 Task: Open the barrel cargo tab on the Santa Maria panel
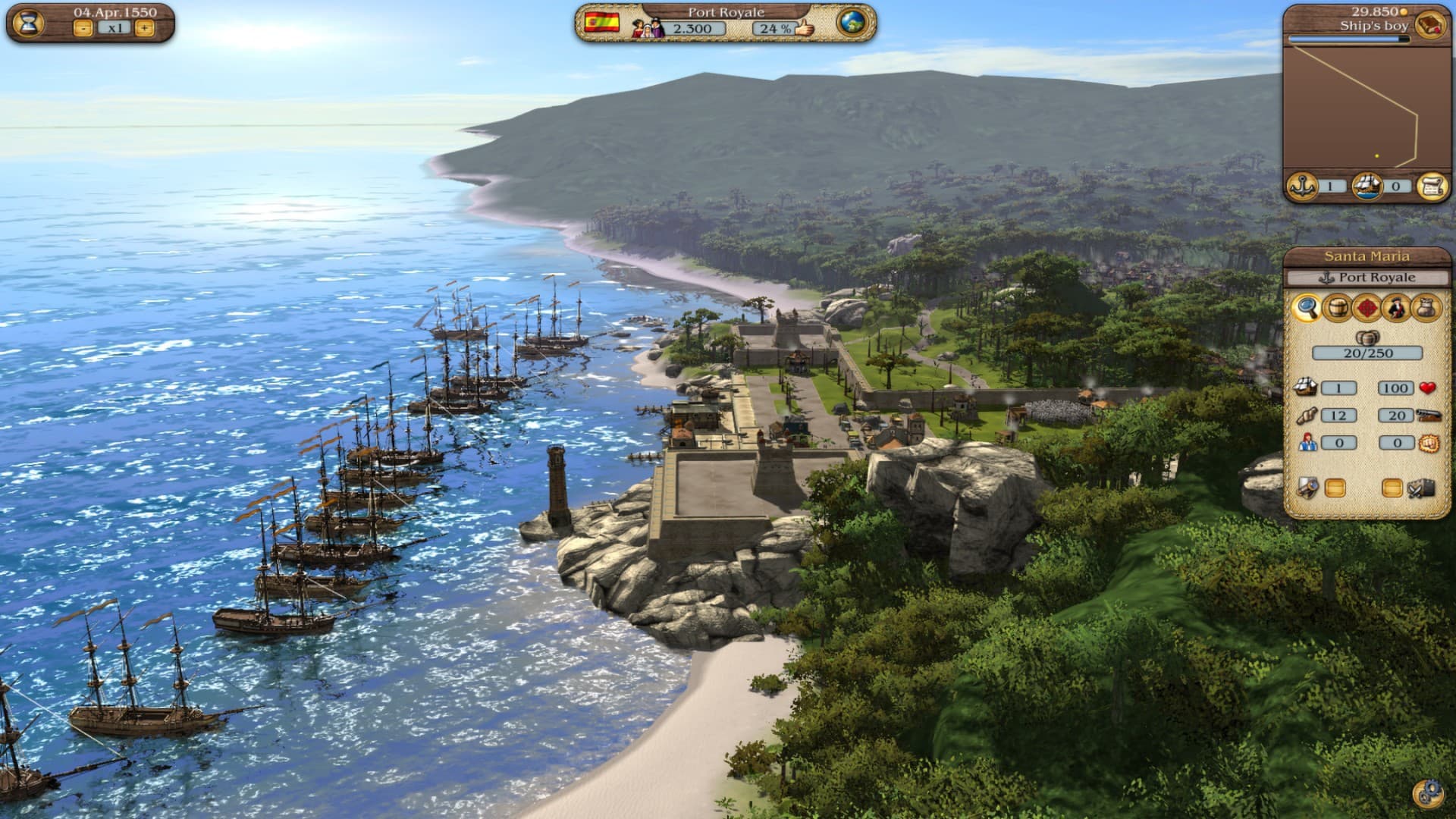point(1337,308)
